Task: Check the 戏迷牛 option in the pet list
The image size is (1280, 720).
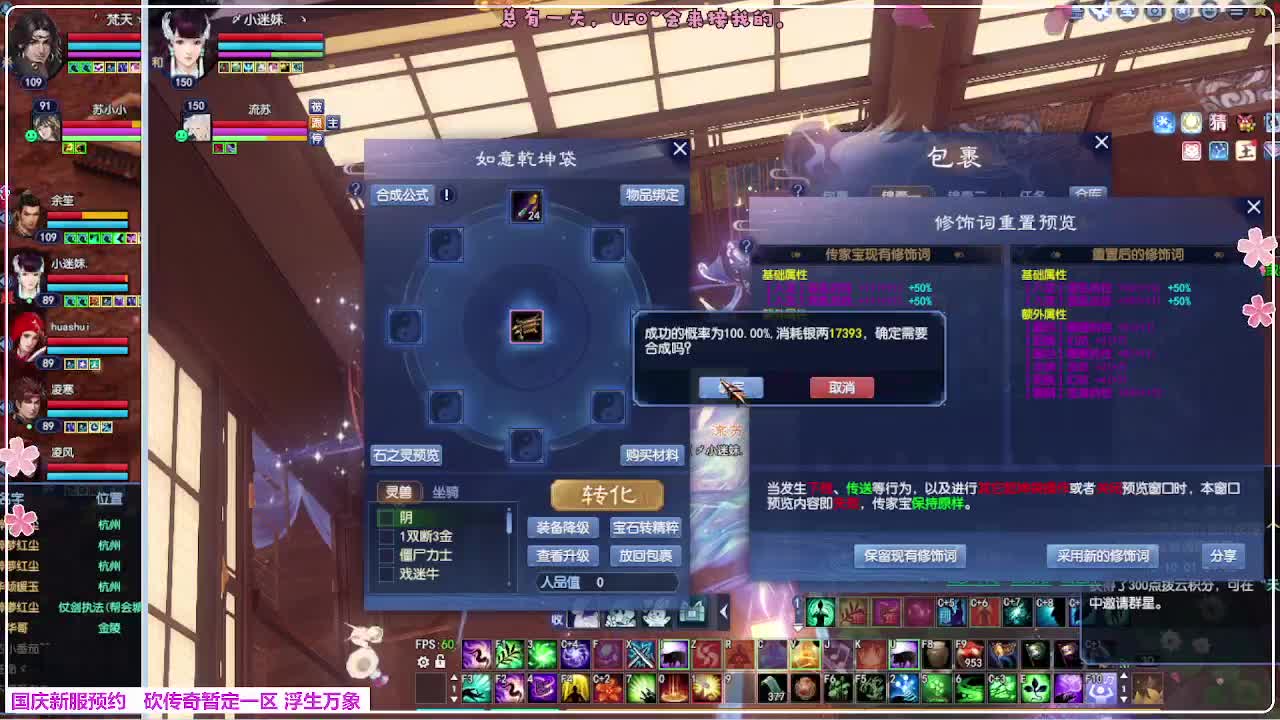Action: pyautogui.click(x=386, y=573)
